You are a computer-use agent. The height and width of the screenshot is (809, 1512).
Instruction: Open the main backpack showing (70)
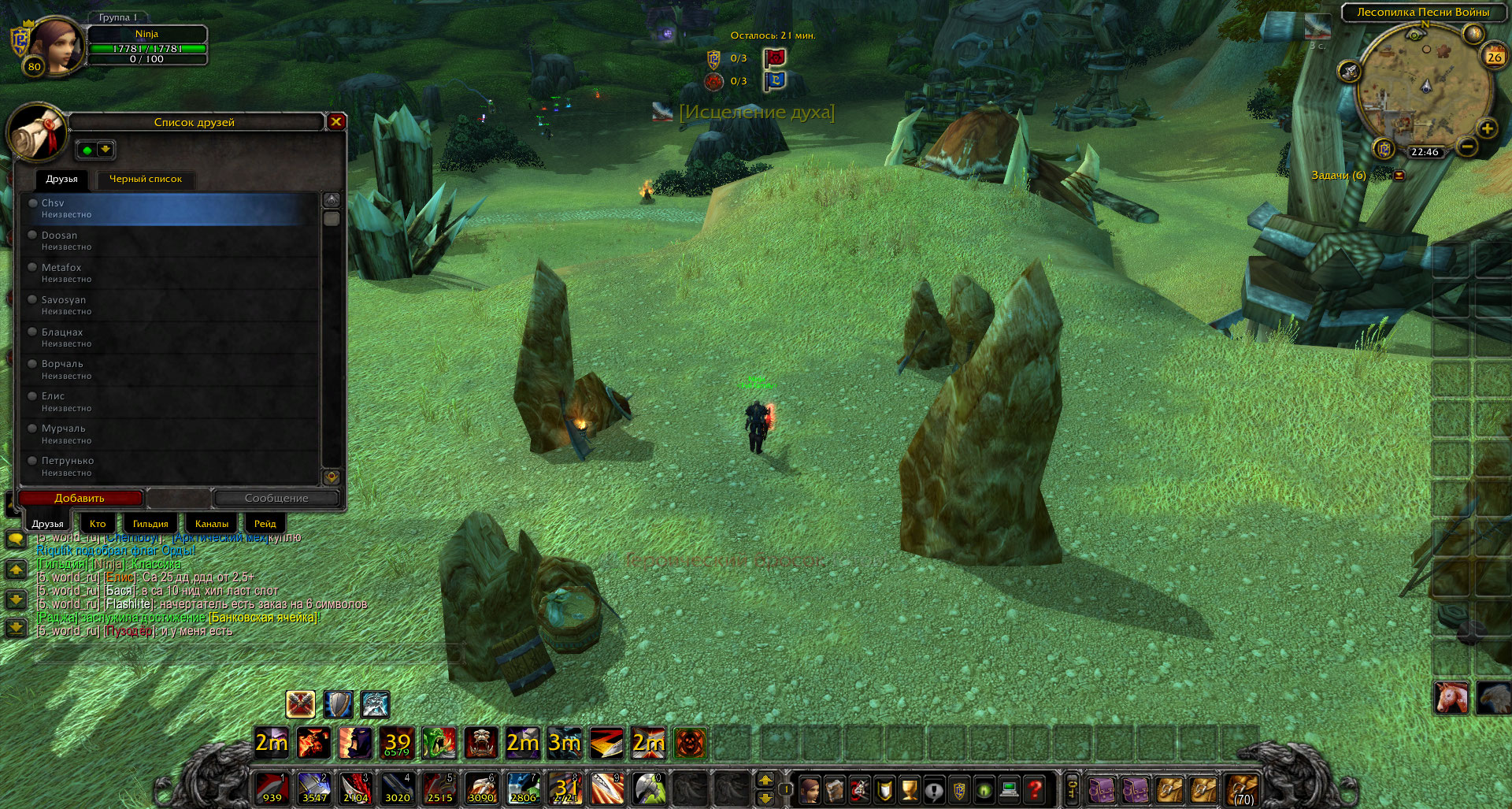click(x=1242, y=789)
